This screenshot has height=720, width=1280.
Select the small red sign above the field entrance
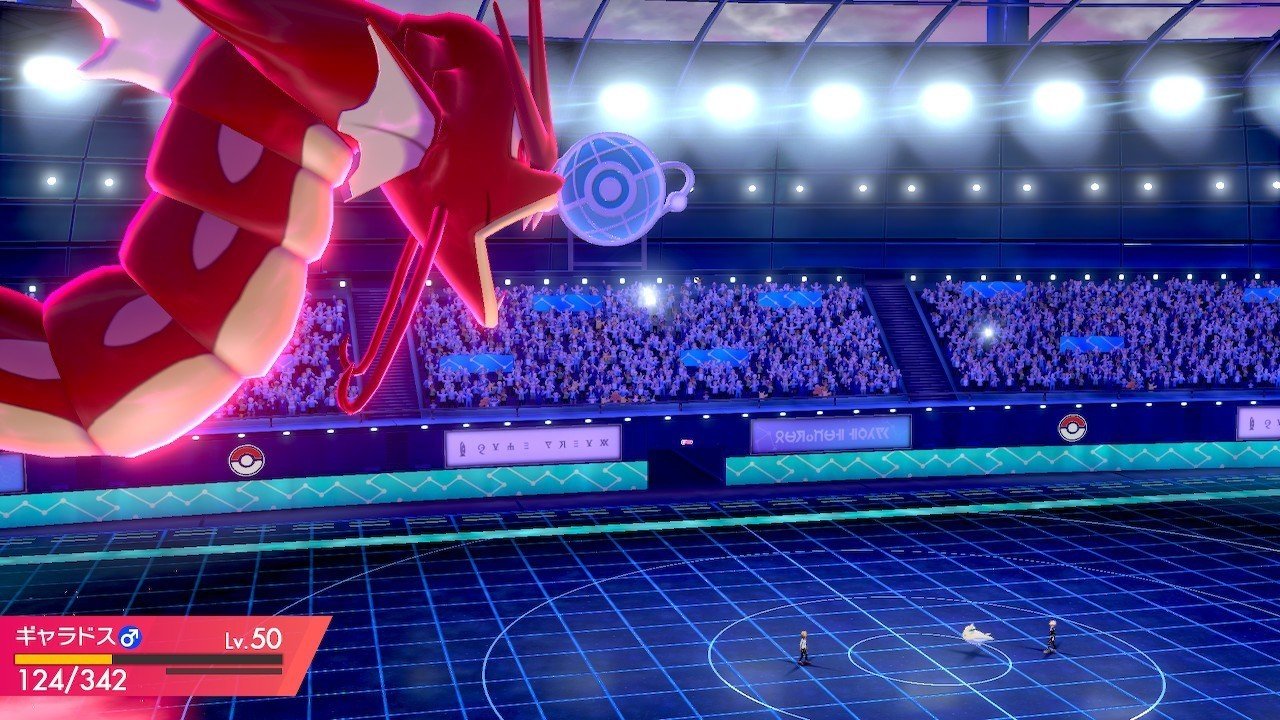pyautogui.click(x=685, y=441)
